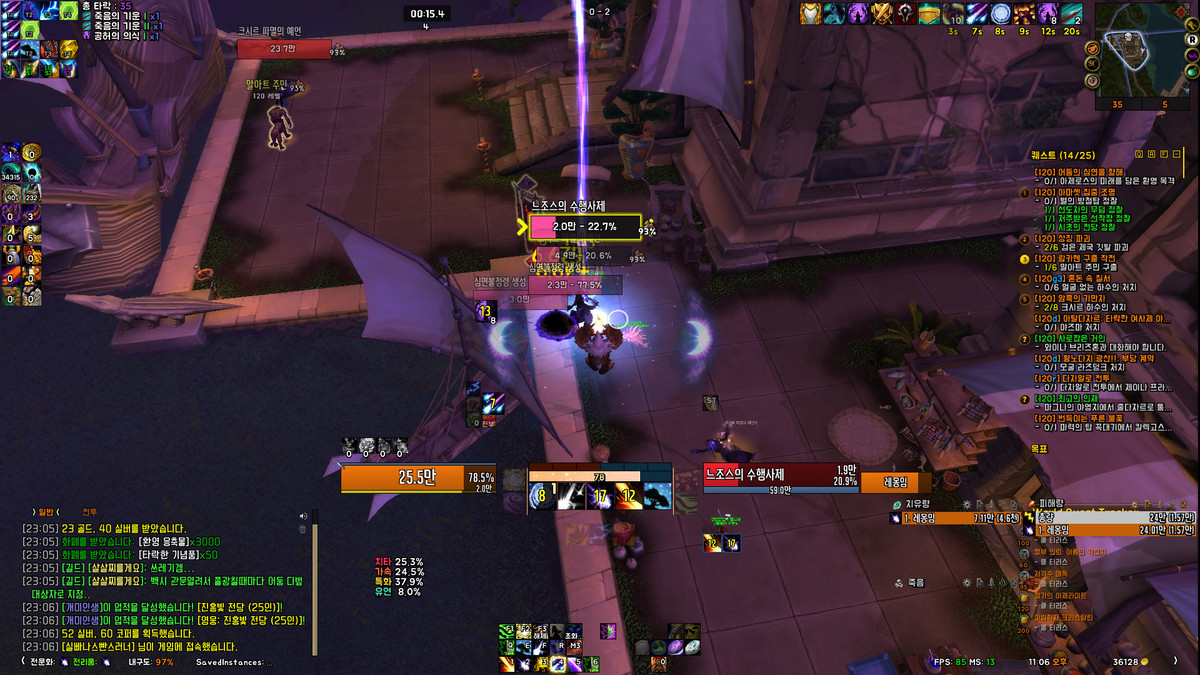The width and height of the screenshot is (1200, 675).
Task: Click the Horde emblem buff icon
Action: point(905,14)
